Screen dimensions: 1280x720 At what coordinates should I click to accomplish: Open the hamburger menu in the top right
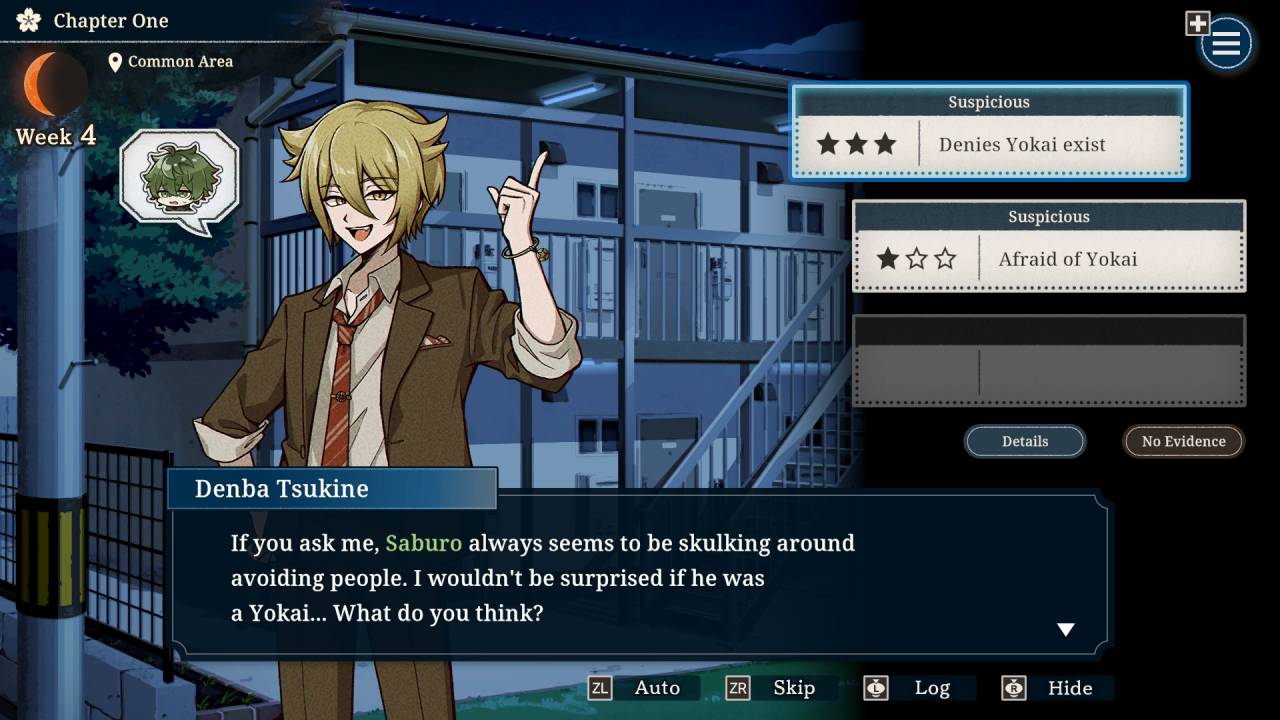(x=1225, y=43)
